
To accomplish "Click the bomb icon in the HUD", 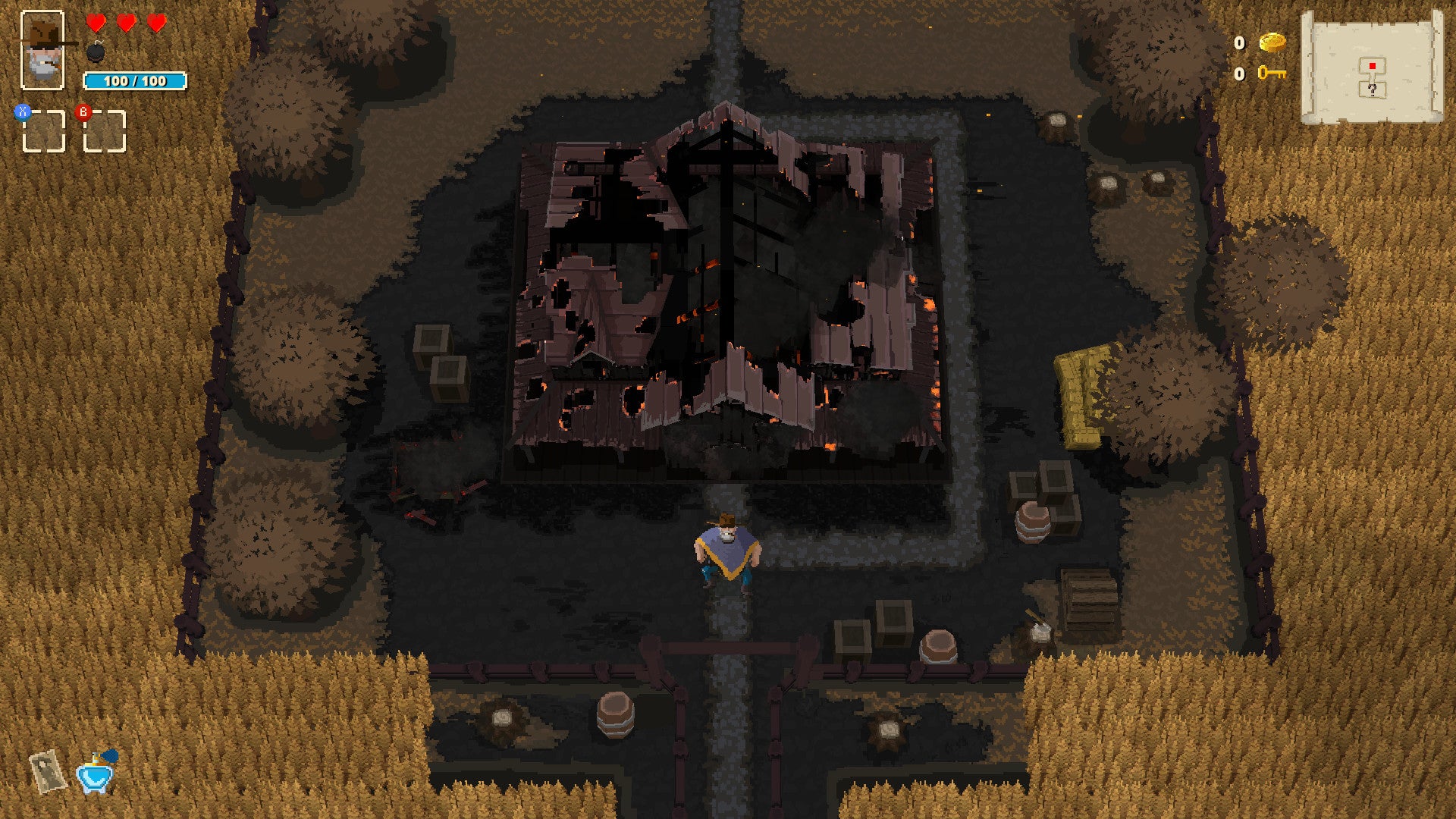I will [96, 53].
